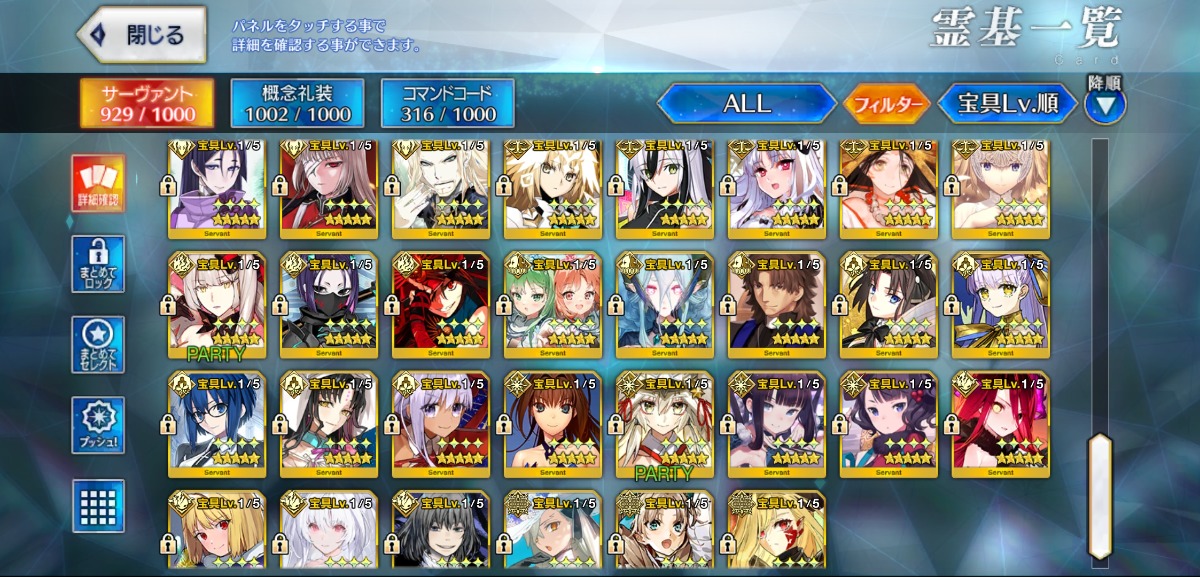This screenshot has height=577, width=1200.
Task: Change the grid layout view icon
Action: pos(98,505)
